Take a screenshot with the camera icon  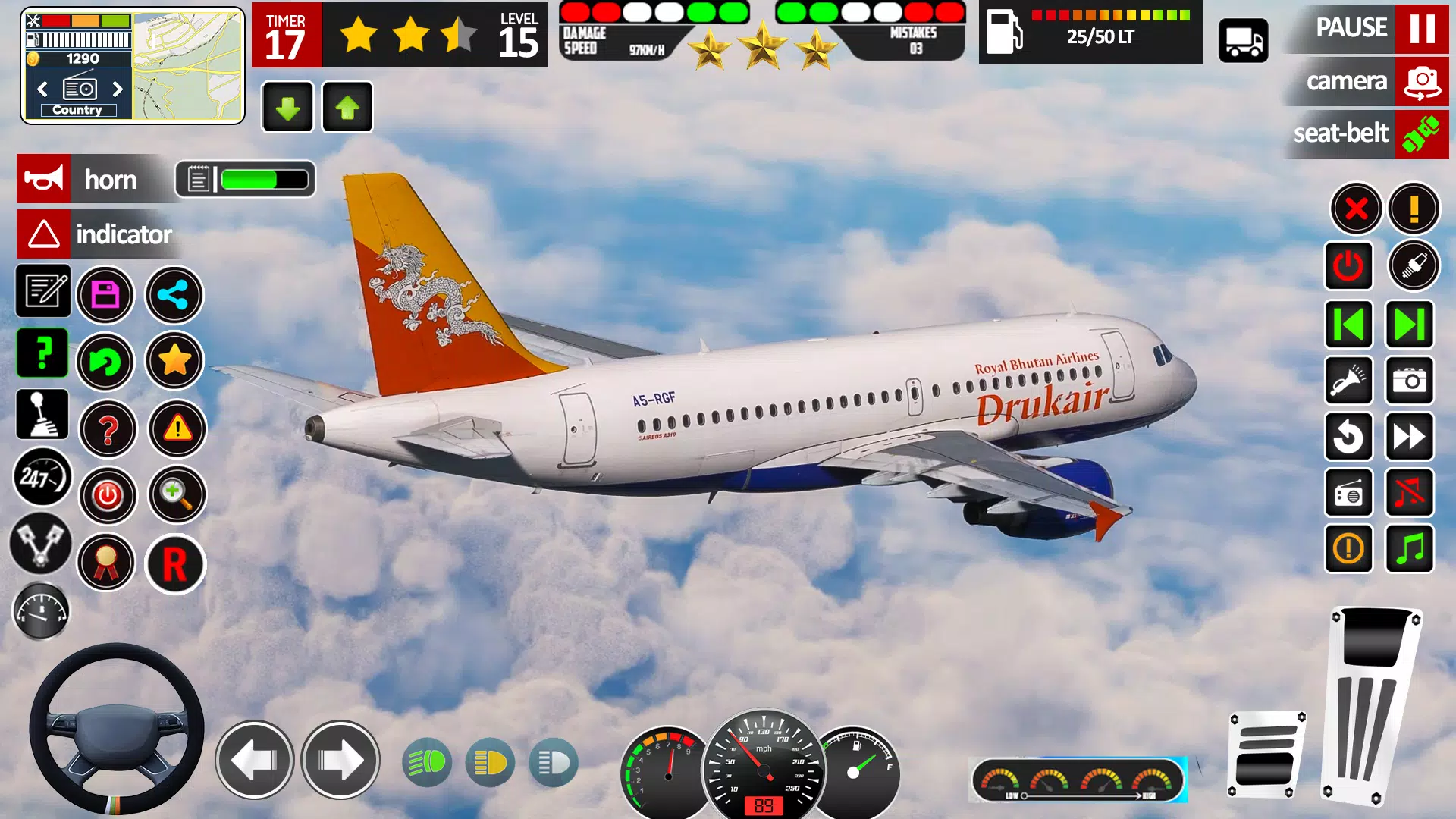tap(1409, 380)
